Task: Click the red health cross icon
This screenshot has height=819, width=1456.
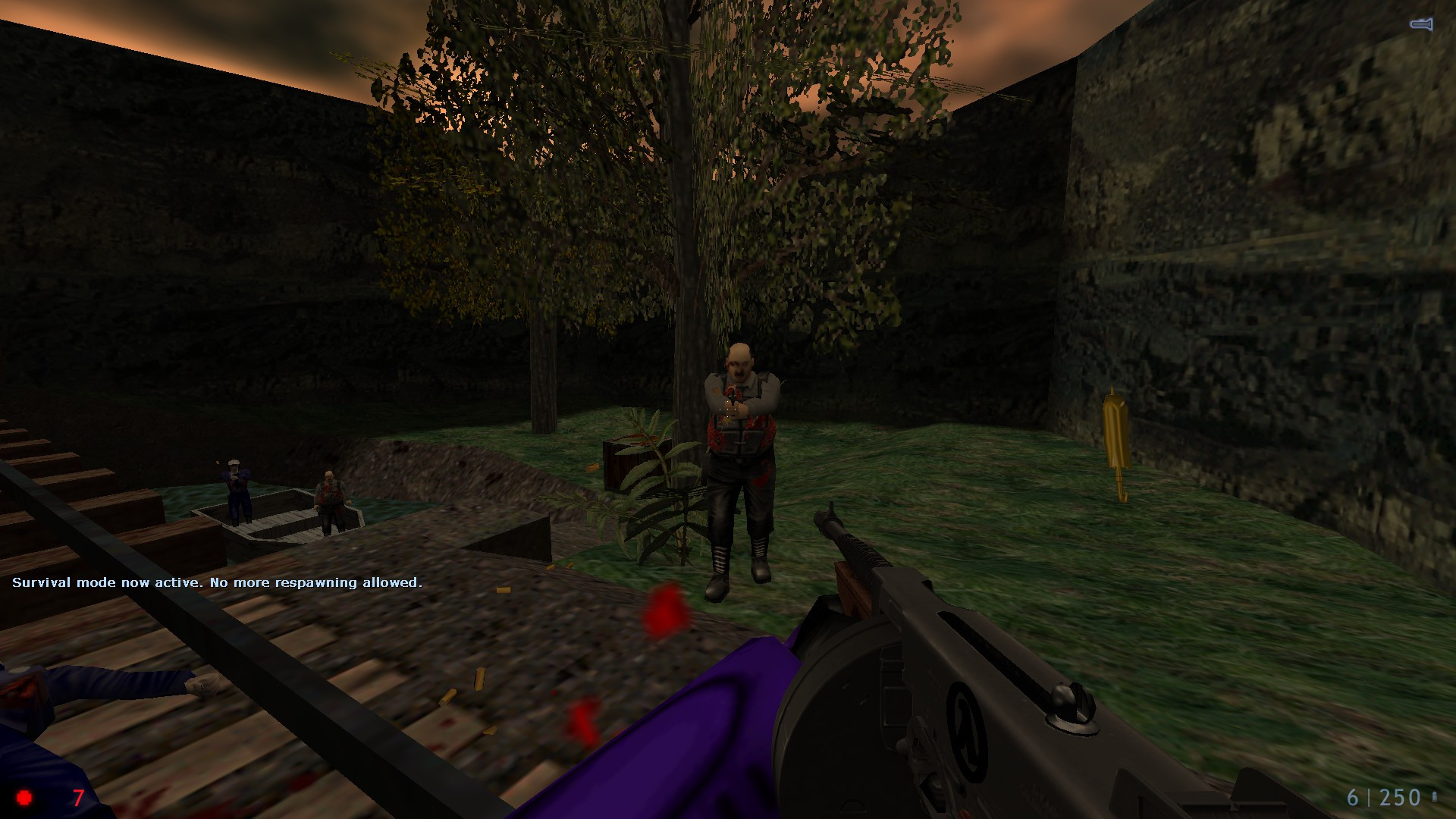Action: [x=25, y=798]
